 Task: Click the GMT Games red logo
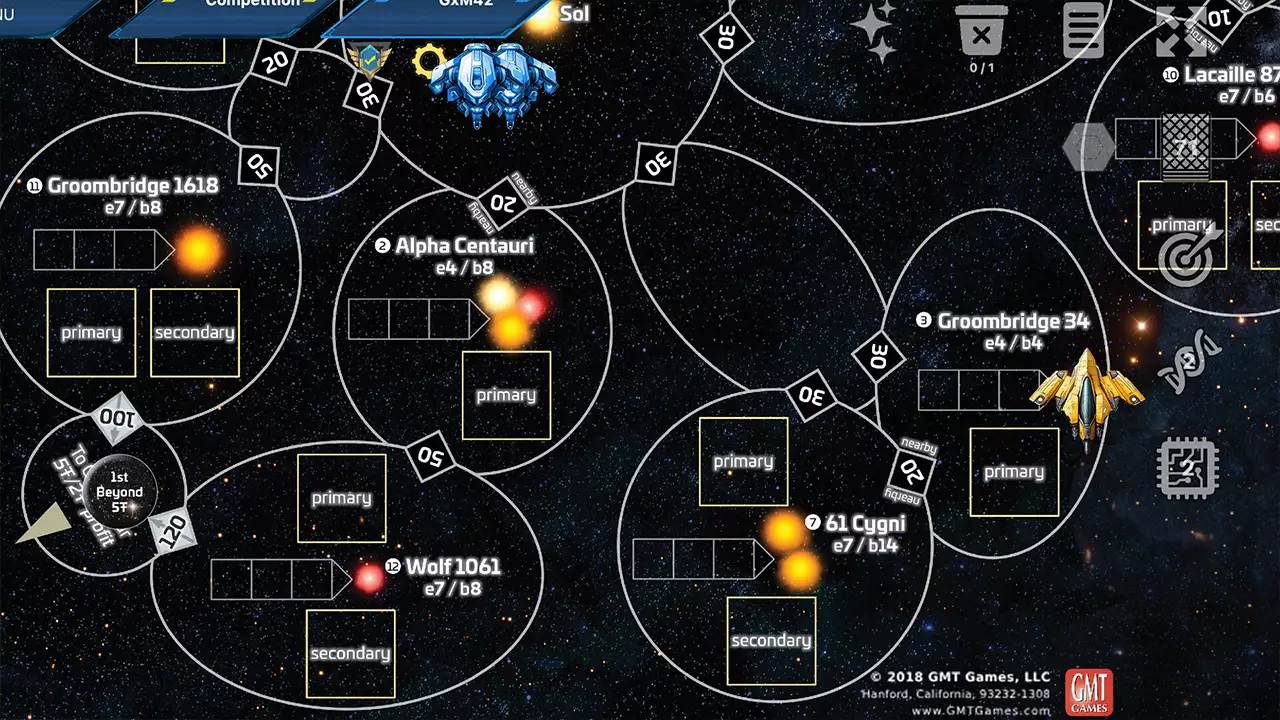1089,691
